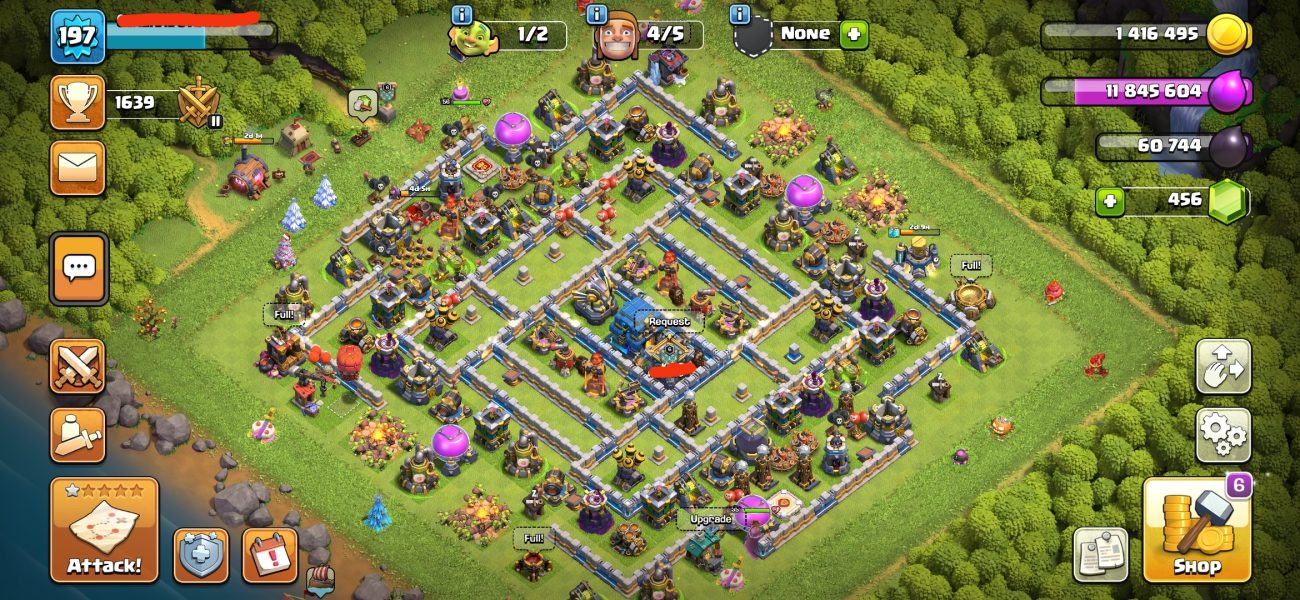Screen dimensions: 1300x600
Task: Open the troop training button below the swords
Action: coord(78,435)
